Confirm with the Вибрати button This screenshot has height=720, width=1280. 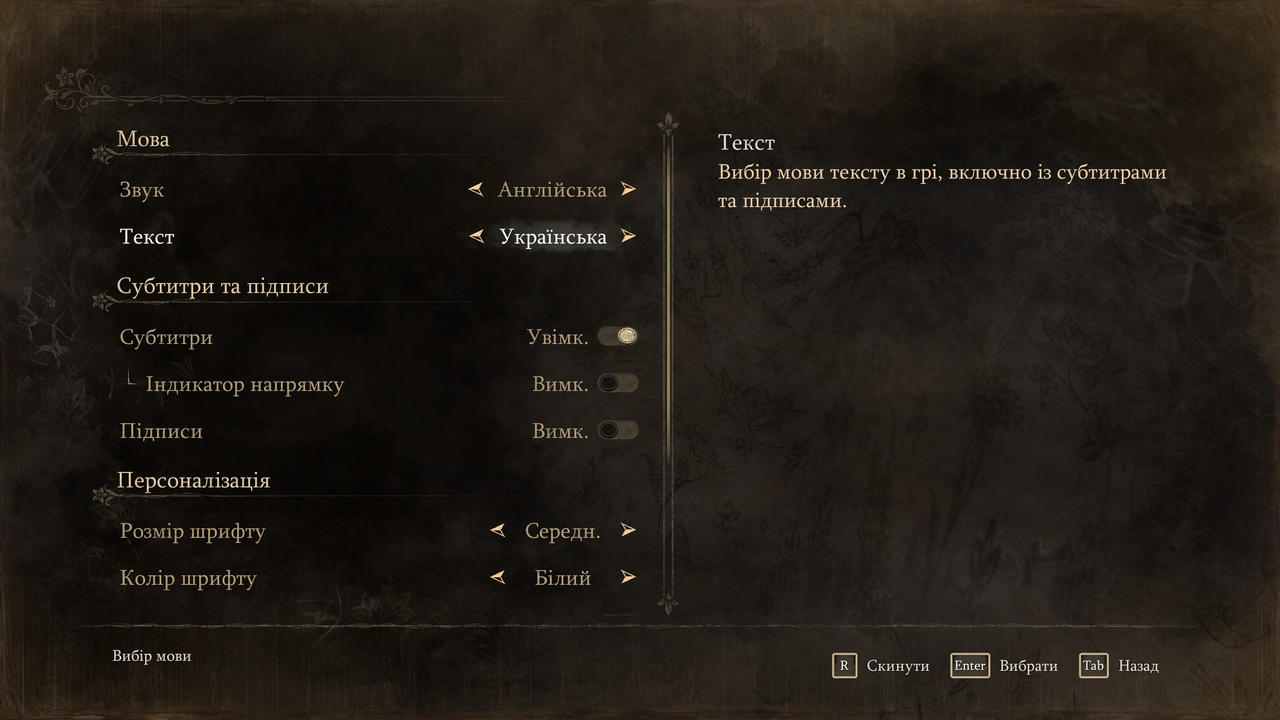coord(1005,666)
